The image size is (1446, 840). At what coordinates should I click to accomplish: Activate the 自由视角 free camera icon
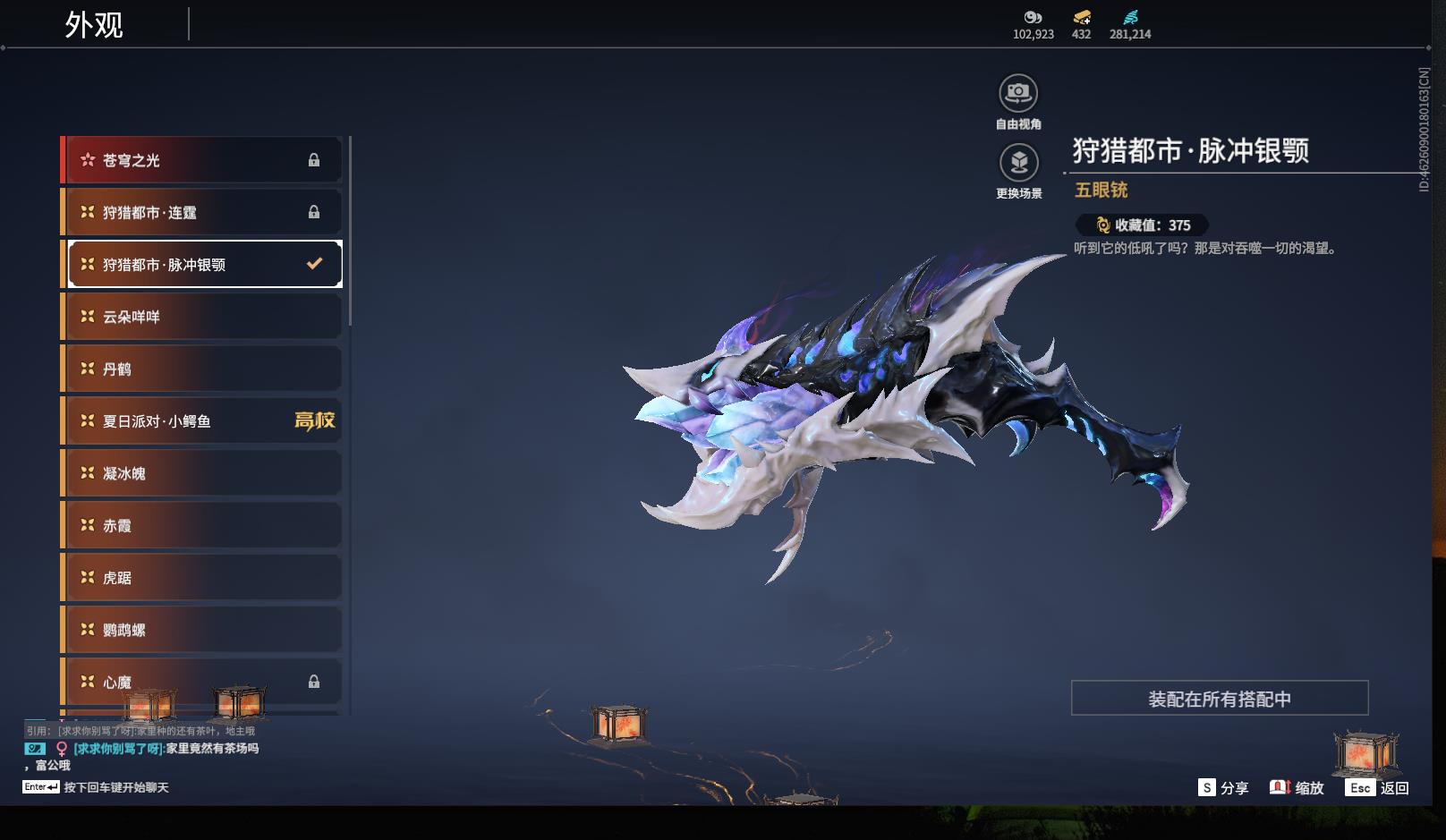[1018, 93]
